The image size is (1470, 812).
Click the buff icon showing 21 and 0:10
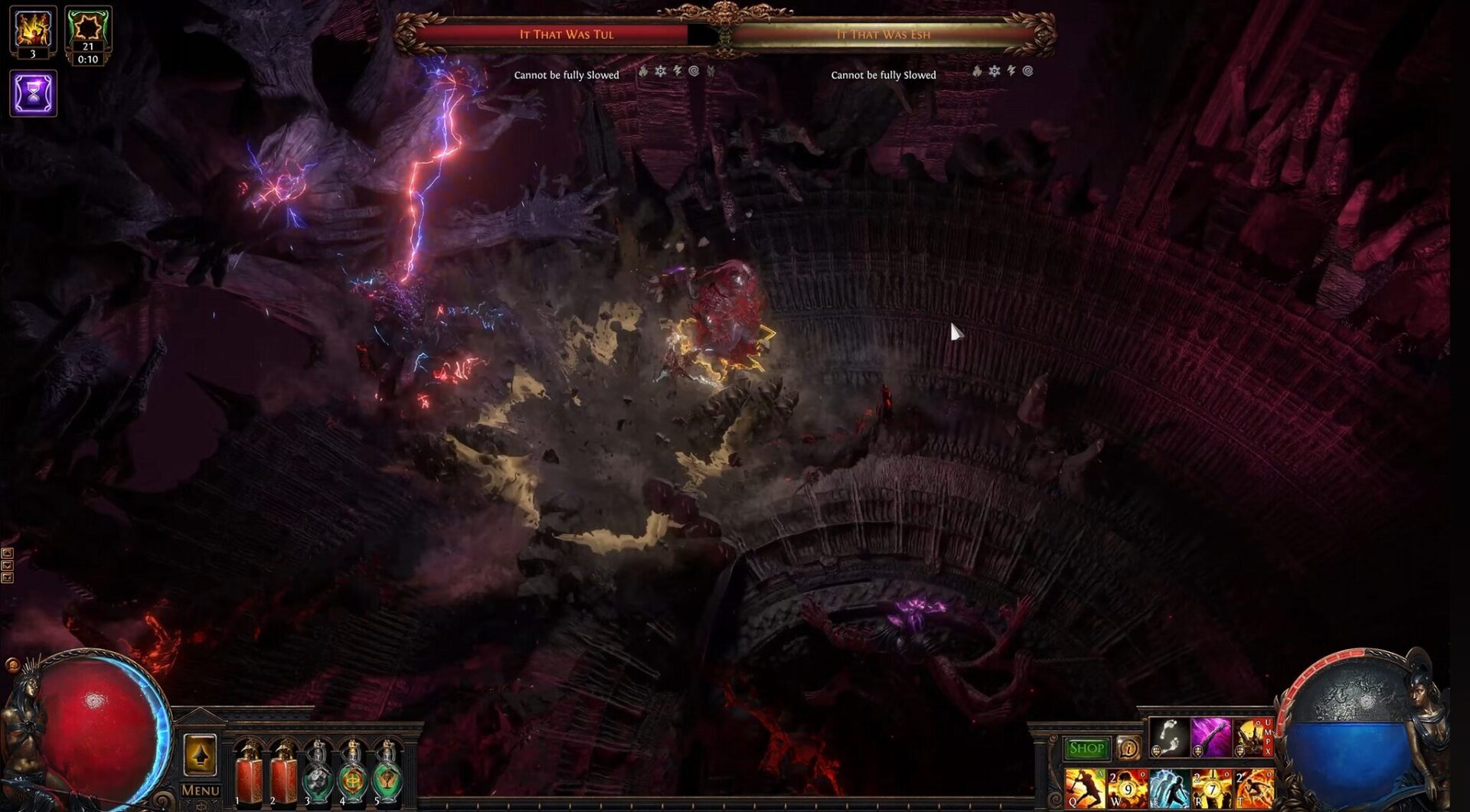click(88, 34)
